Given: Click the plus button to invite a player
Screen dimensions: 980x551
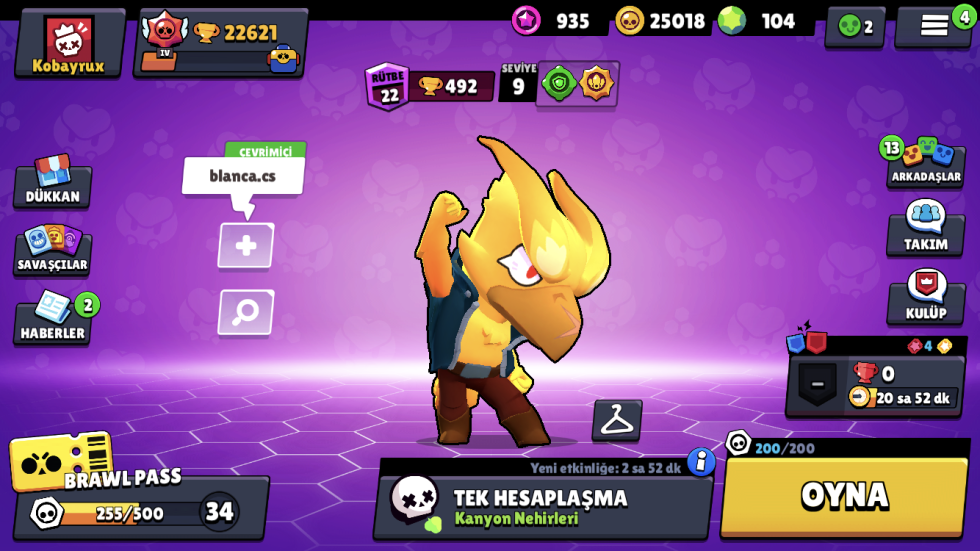Looking at the screenshot, I should (x=246, y=246).
